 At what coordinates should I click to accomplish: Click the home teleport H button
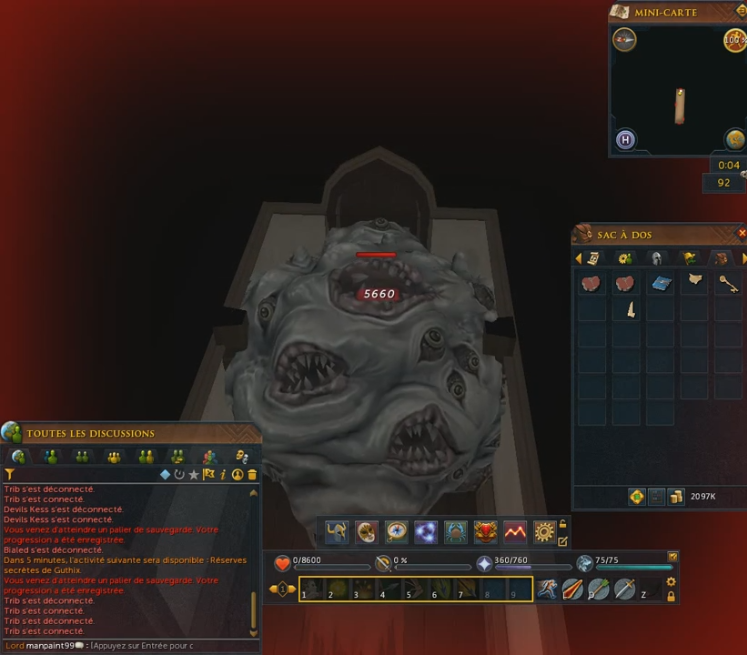point(625,140)
